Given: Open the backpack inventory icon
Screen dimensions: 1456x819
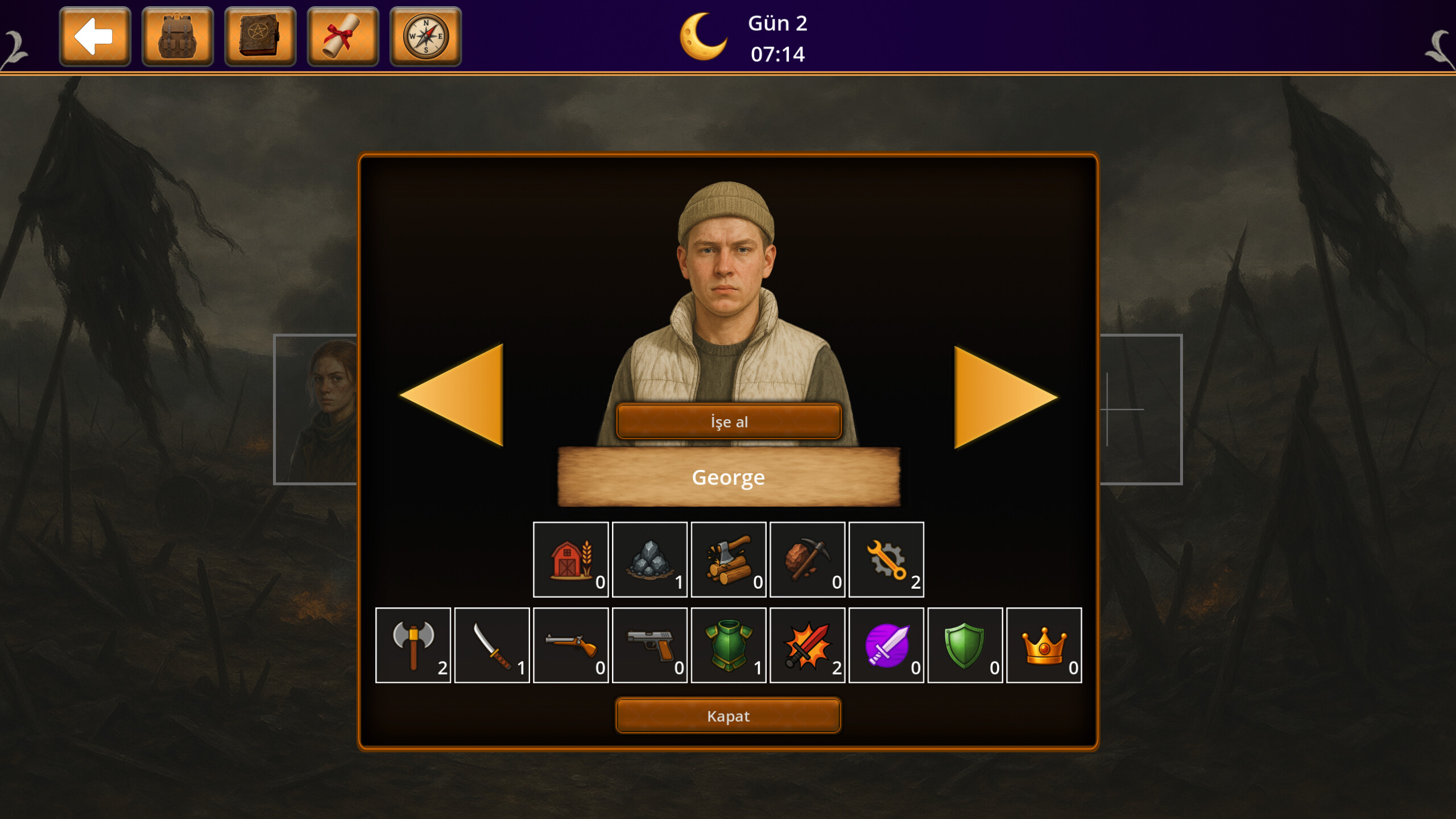Looking at the screenshot, I should 177,38.
